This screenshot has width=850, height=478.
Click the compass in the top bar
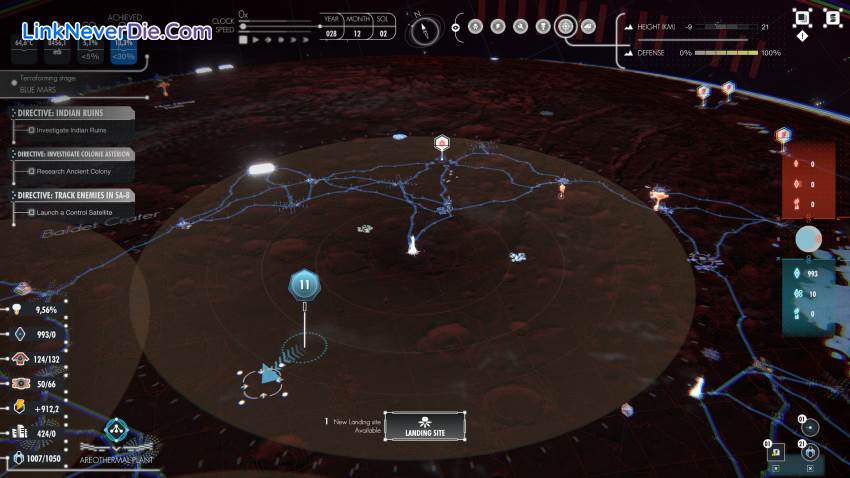click(425, 27)
